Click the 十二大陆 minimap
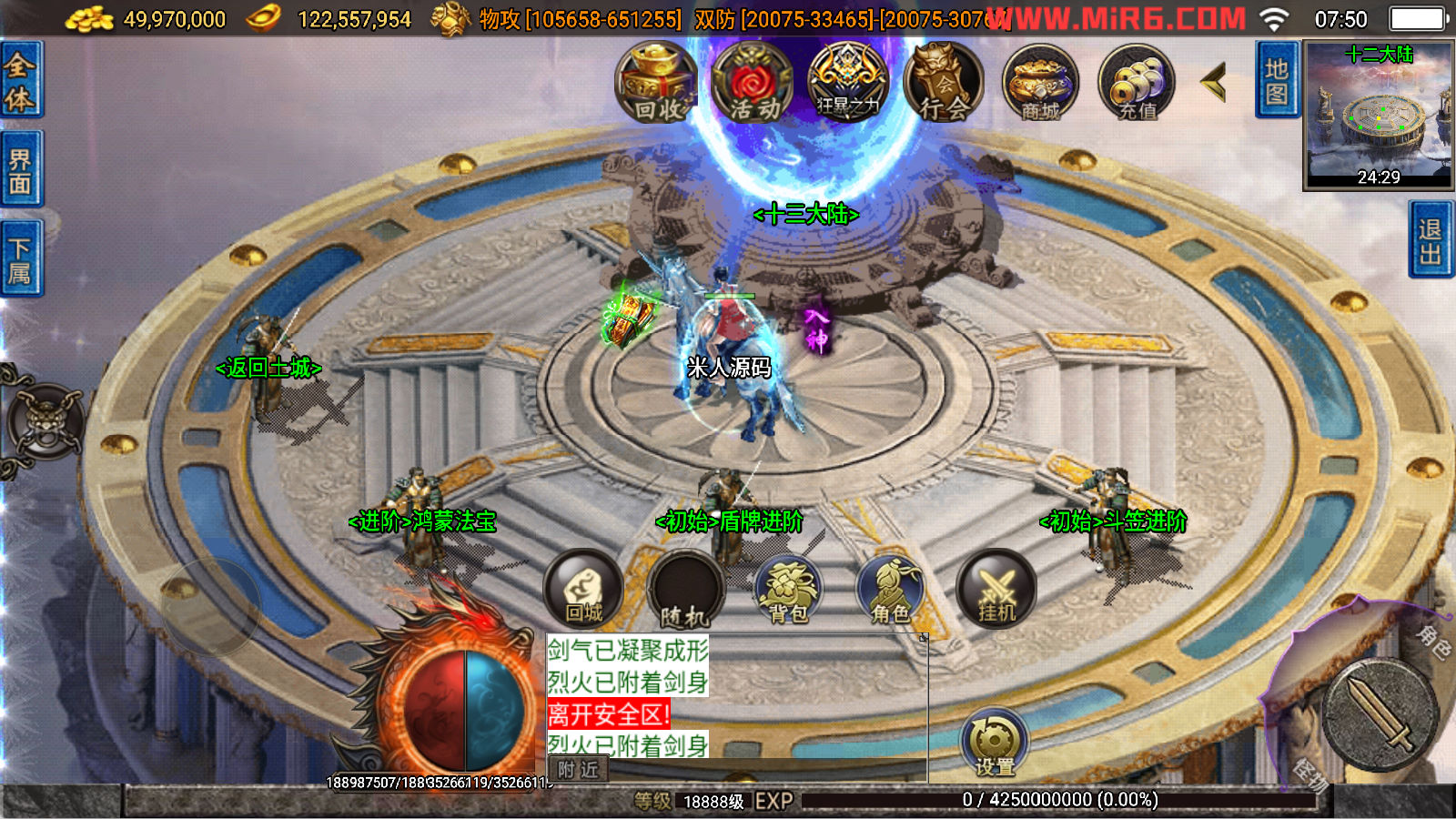This screenshot has width=1456, height=819. point(1379,116)
